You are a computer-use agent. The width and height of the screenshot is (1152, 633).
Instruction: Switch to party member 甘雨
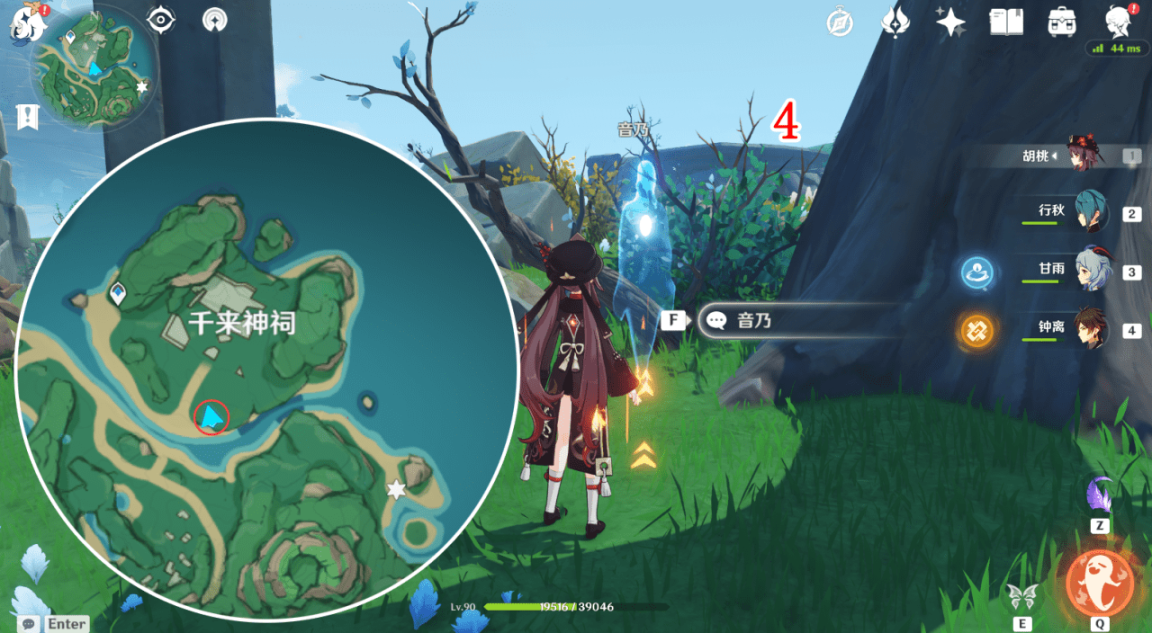(1090, 270)
